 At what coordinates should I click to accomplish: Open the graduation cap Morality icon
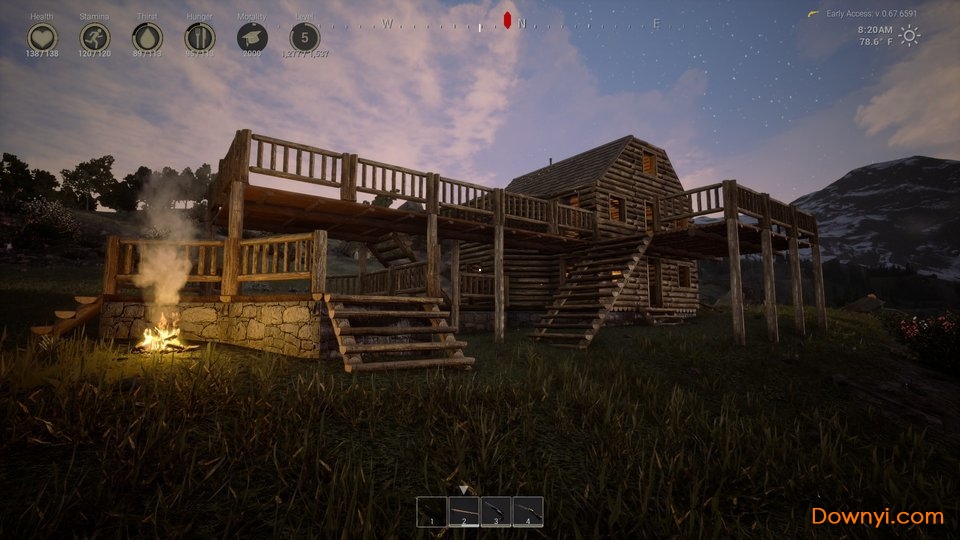pyautogui.click(x=252, y=37)
